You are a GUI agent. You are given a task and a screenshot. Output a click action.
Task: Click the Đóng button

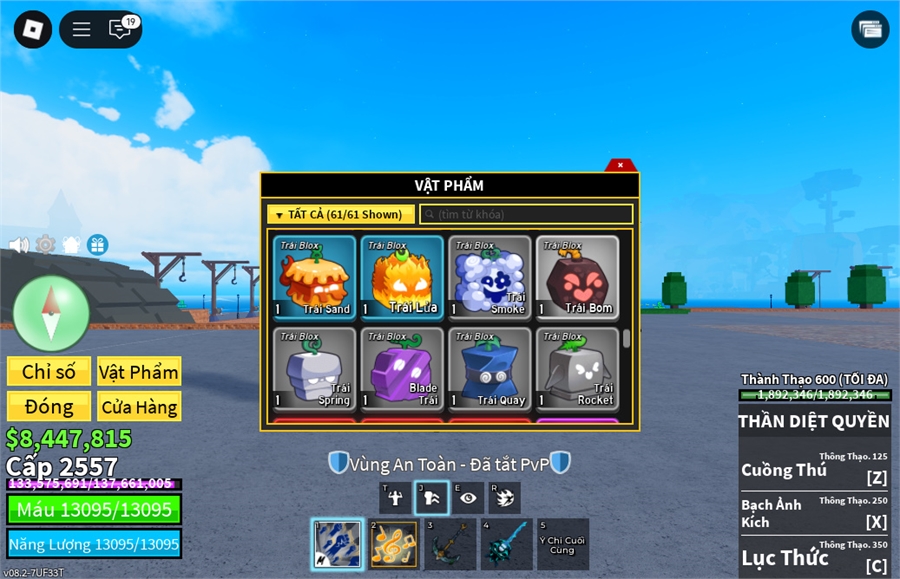point(49,407)
